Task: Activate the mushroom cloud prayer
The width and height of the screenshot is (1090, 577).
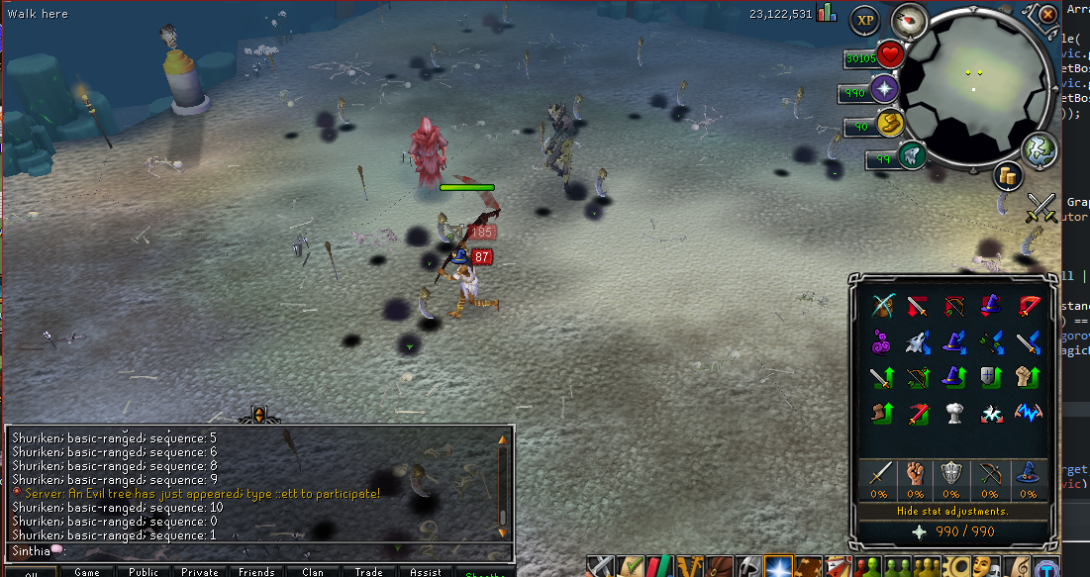Action: point(953,413)
